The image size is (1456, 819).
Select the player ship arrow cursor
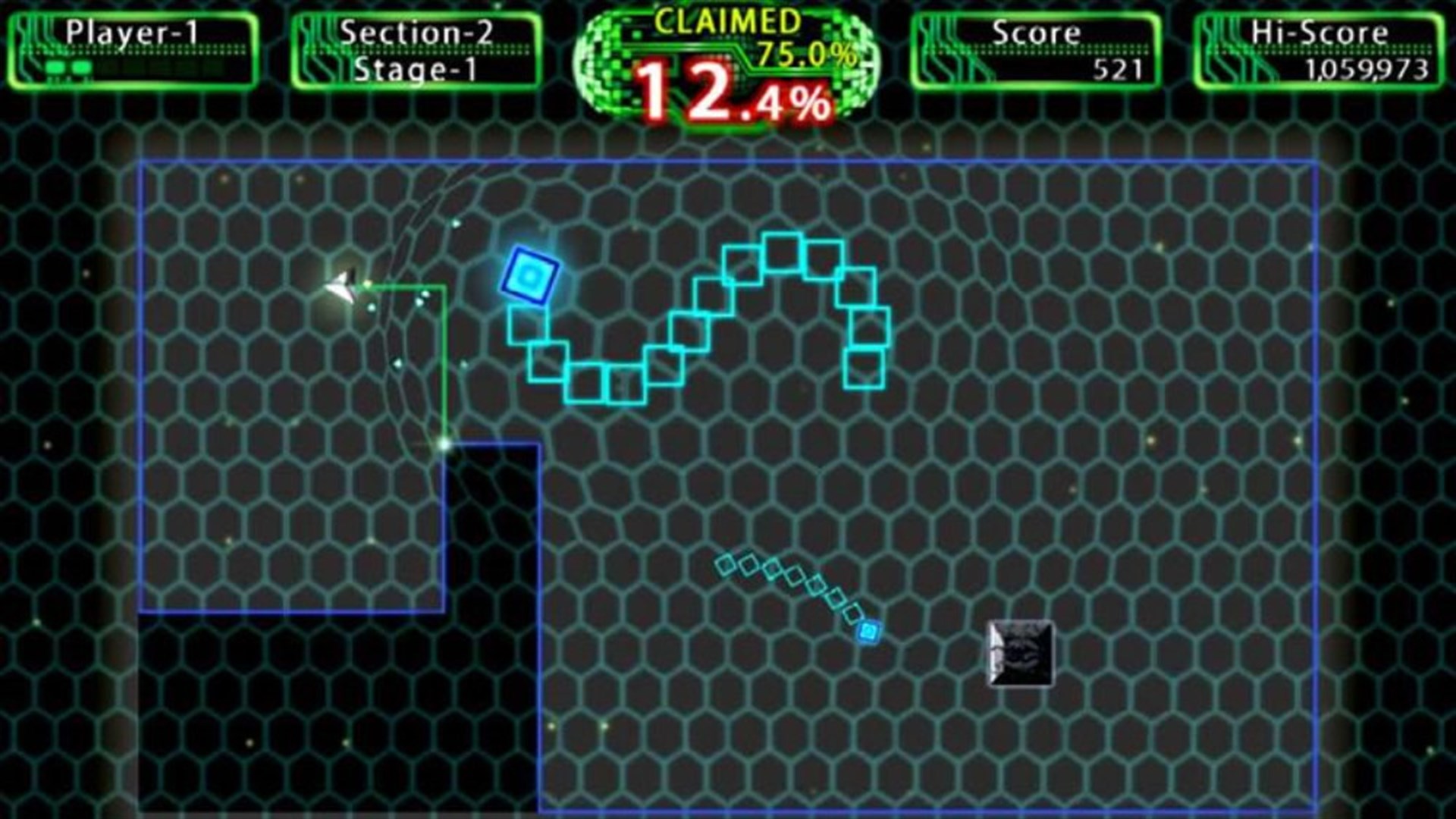tap(343, 287)
